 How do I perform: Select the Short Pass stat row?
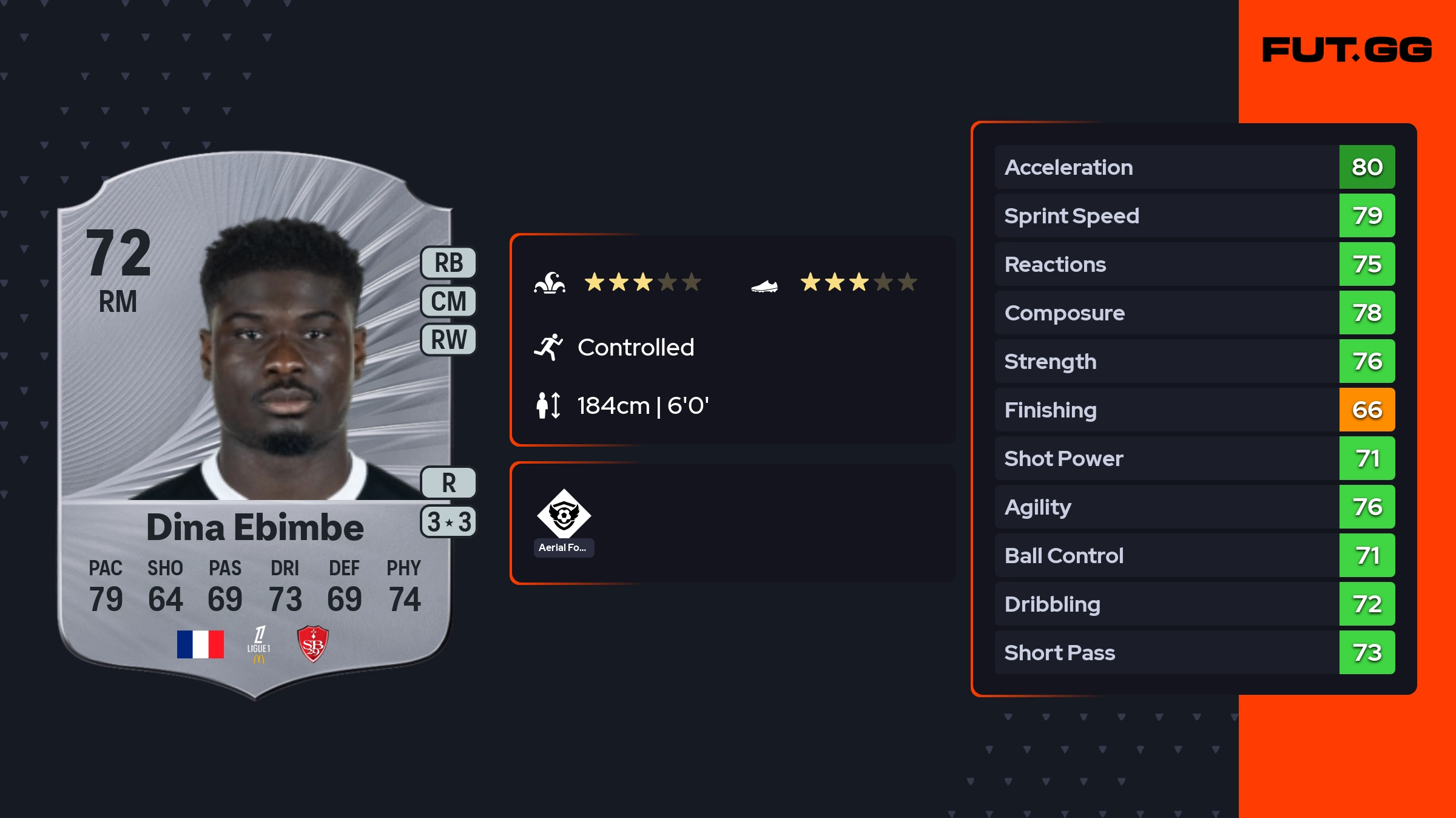pyautogui.click(x=1195, y=652)
